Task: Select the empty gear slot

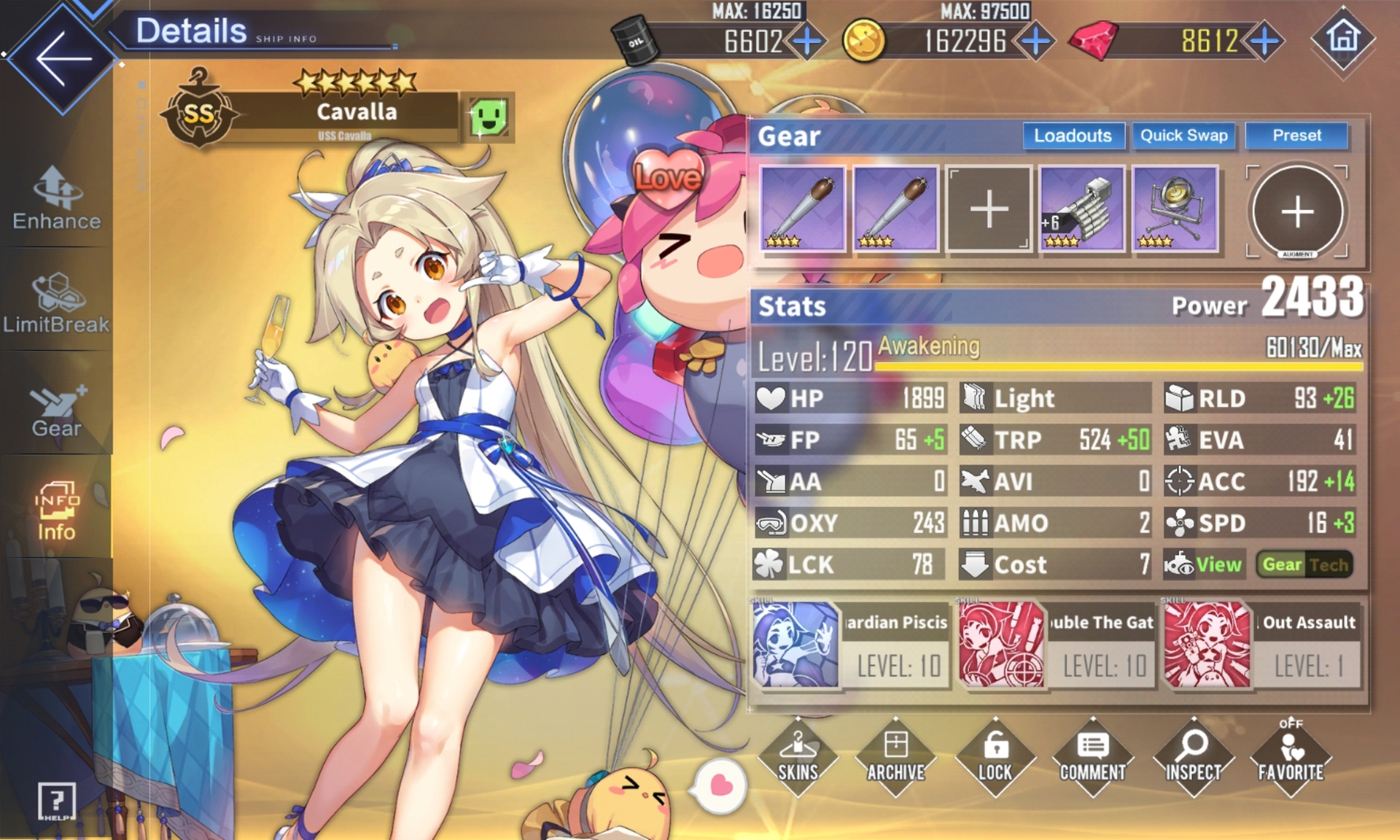Action: (x=989, y=209)
